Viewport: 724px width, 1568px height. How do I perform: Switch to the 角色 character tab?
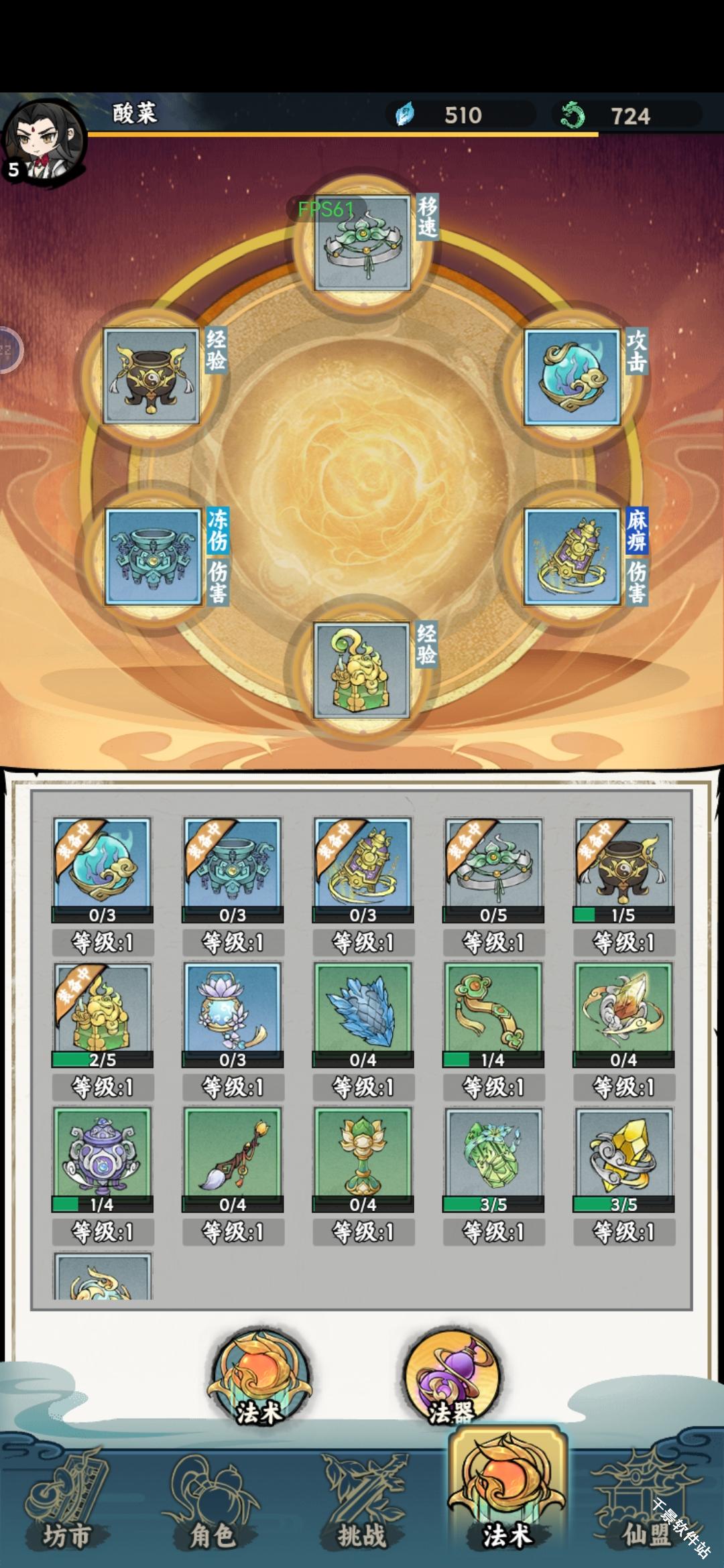point(213,1508)
